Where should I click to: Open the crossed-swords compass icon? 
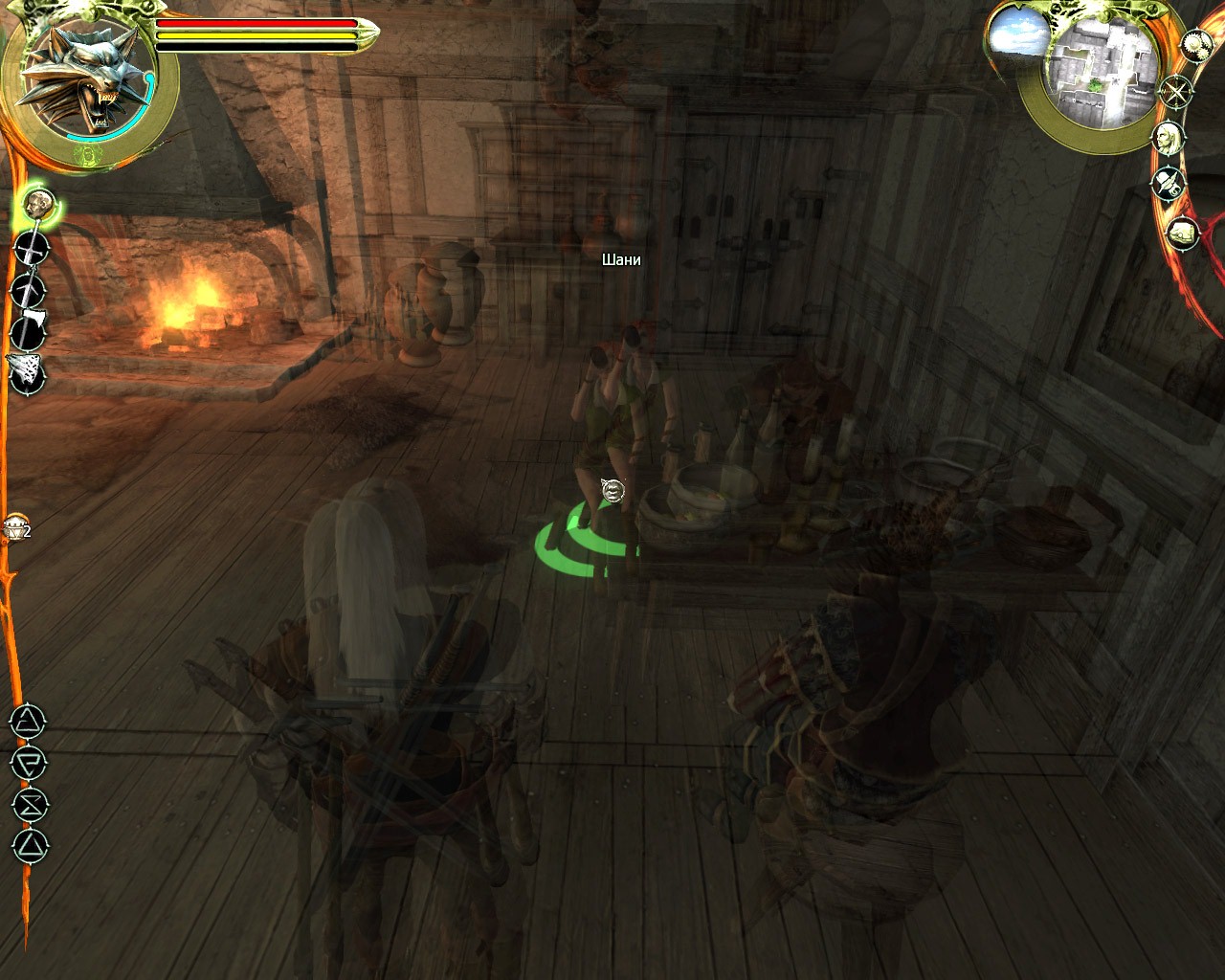1175,92
